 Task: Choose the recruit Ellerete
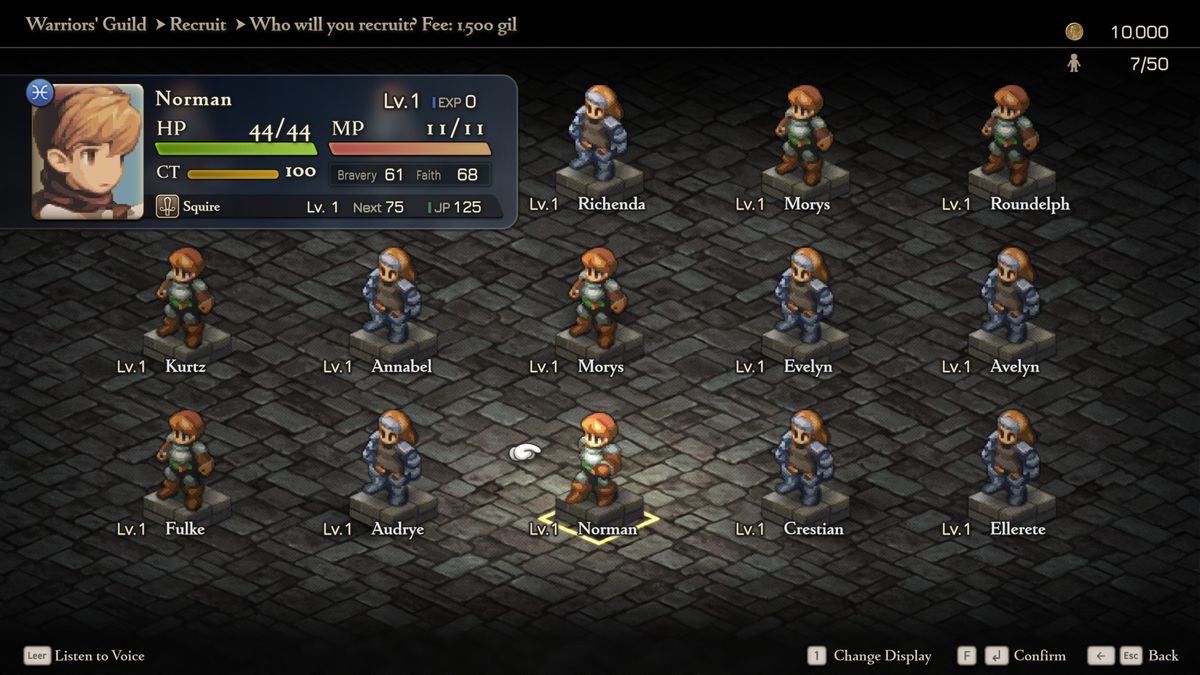pos(1011,461)
